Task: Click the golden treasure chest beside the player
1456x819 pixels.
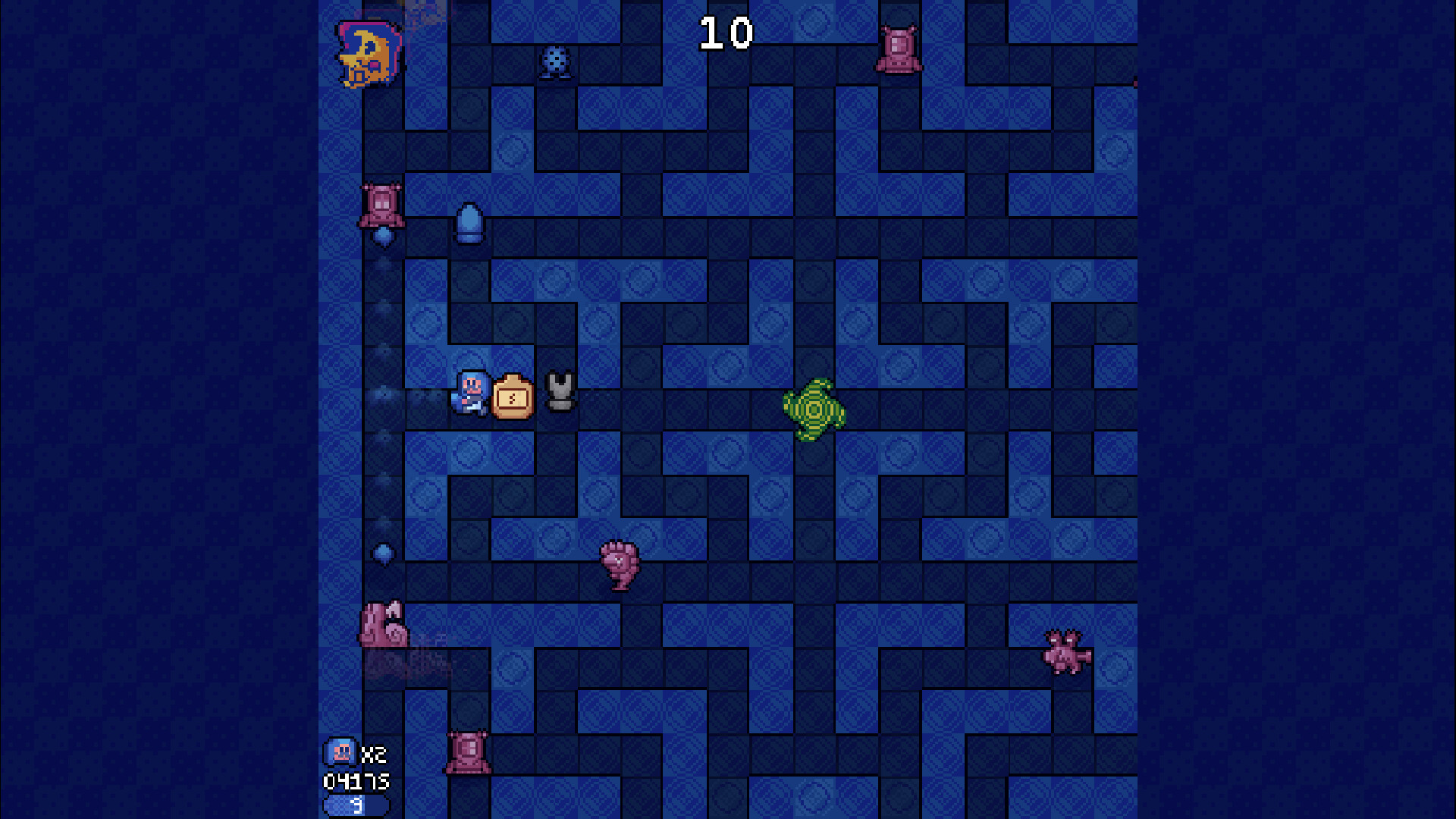Action: pos(513,396)
